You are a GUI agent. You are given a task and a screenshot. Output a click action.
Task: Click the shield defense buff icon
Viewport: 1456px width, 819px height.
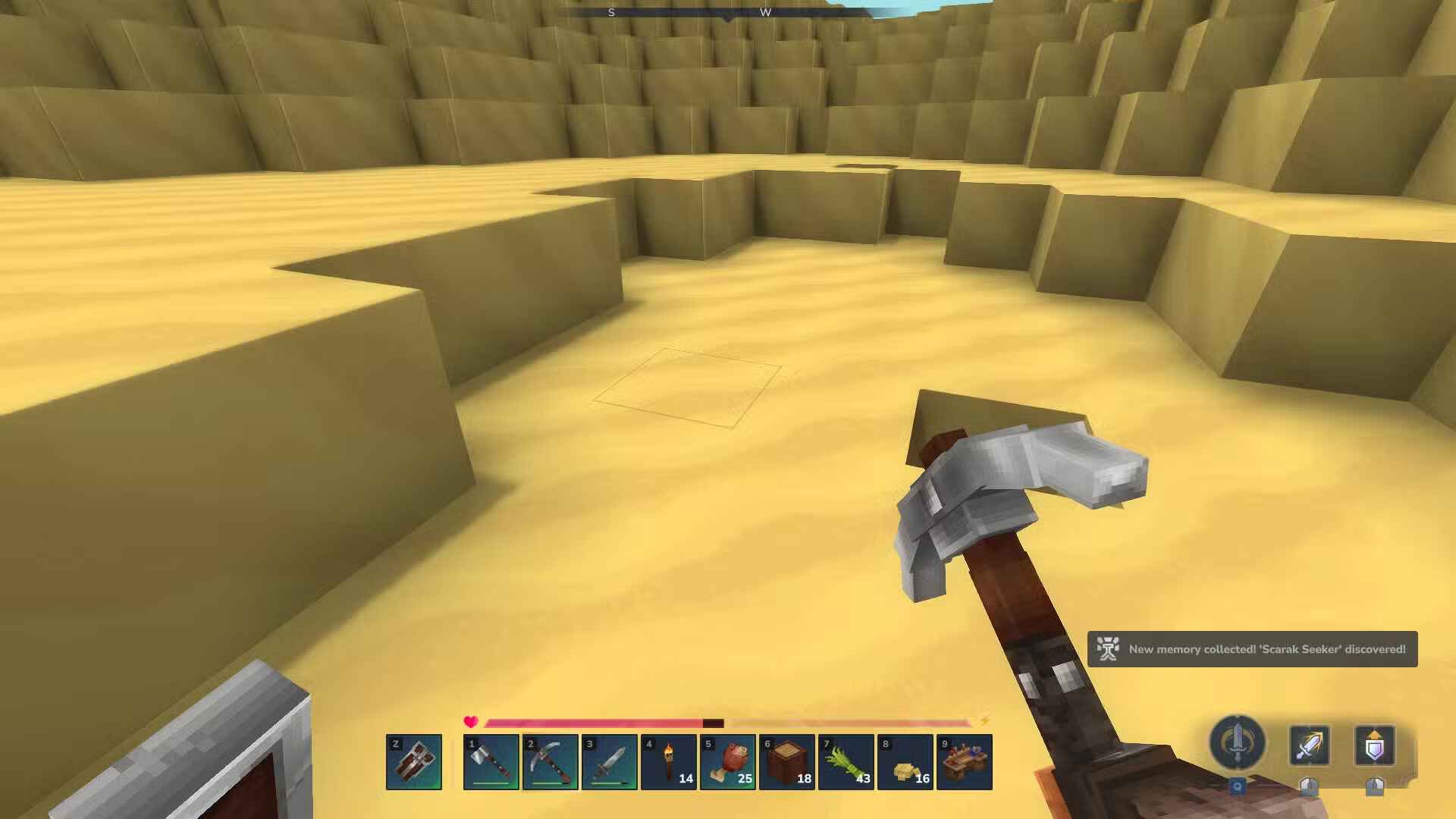[1374, 747]
